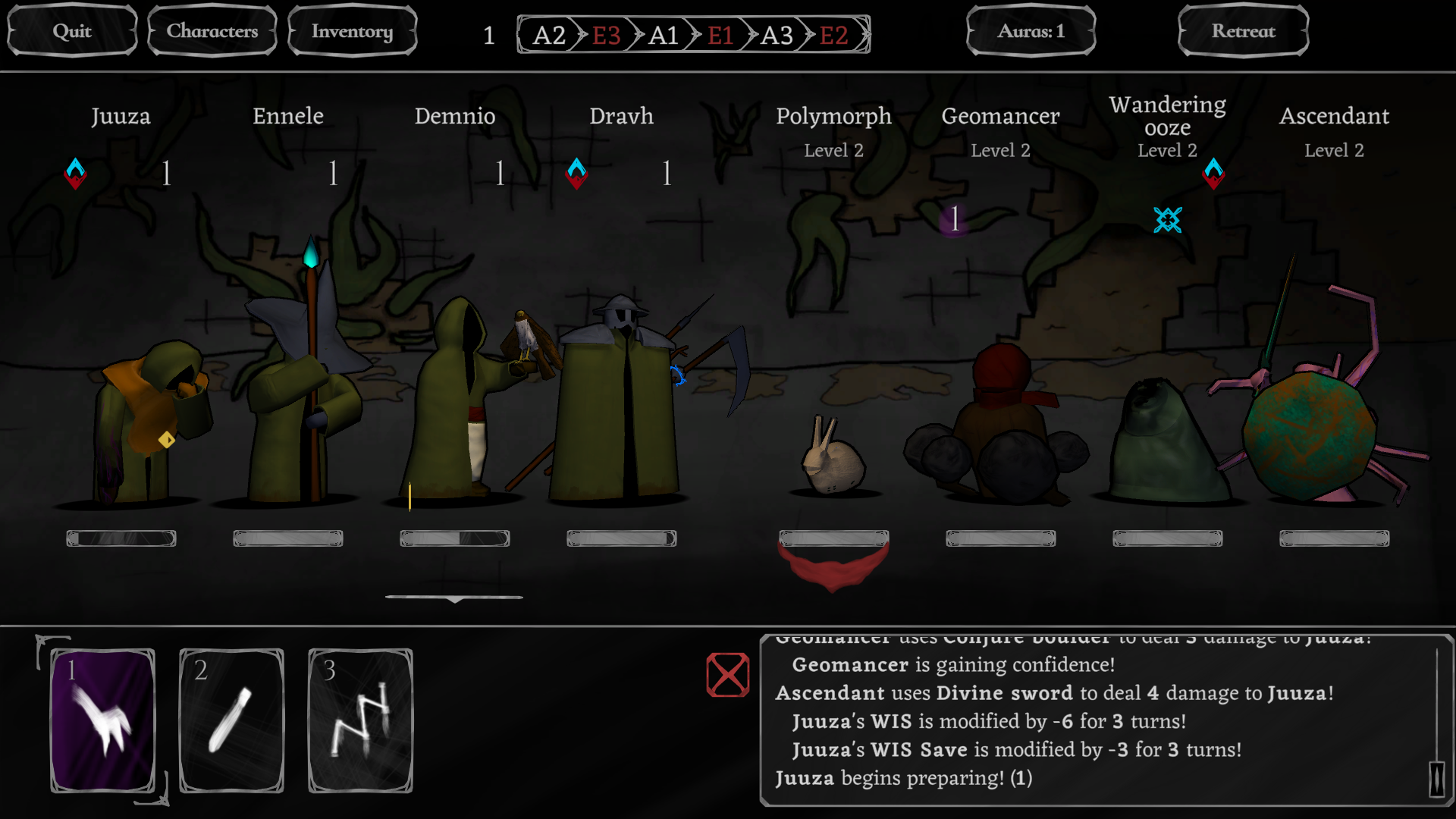Click Juuza's health bar
1456x819 pixels.
click(121, 538)
